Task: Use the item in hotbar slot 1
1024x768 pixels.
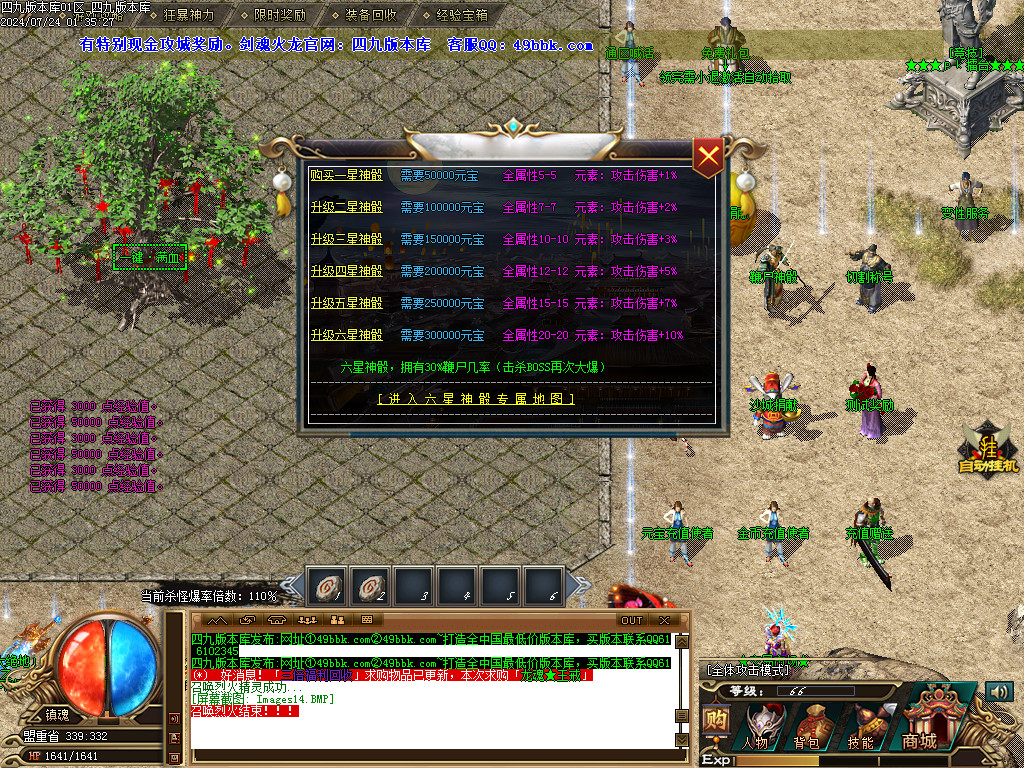Action: click(326, 586)
